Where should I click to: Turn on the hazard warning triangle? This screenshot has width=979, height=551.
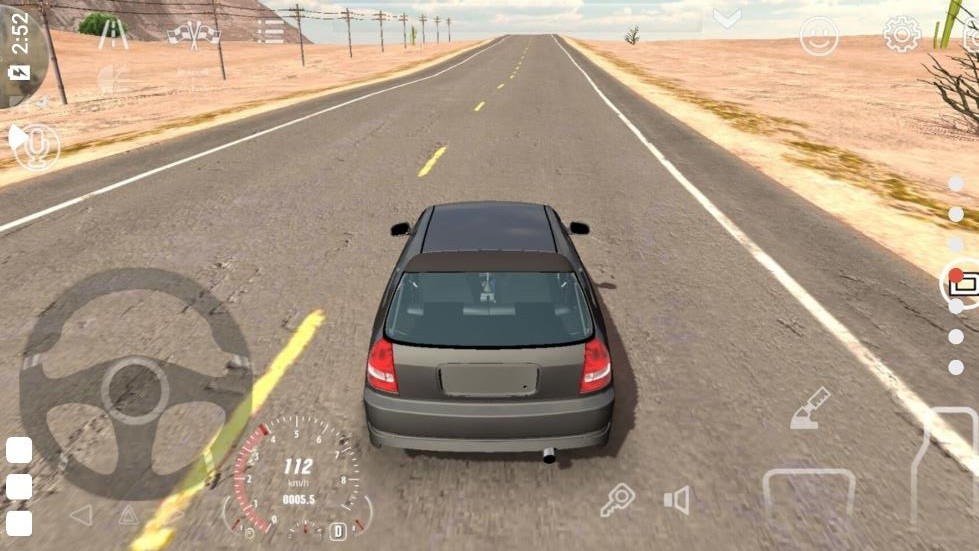(128, 515)
